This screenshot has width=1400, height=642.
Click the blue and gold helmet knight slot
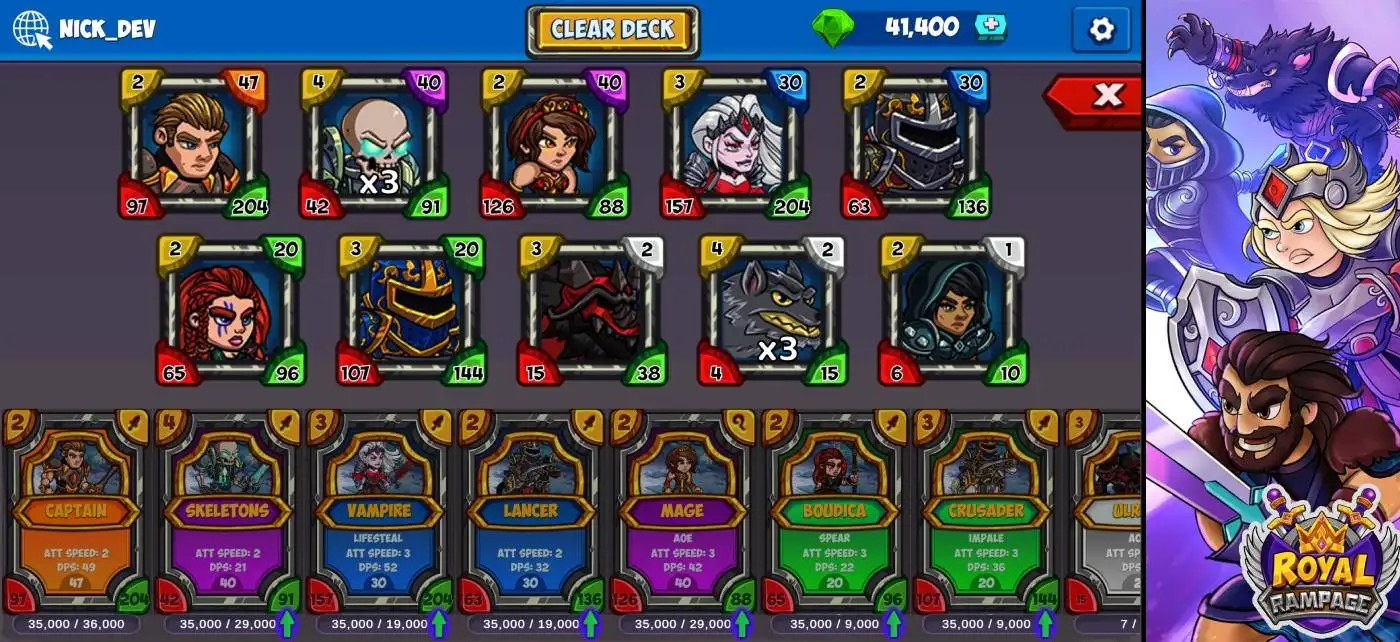pyautogui.click(x=410, y=310)
